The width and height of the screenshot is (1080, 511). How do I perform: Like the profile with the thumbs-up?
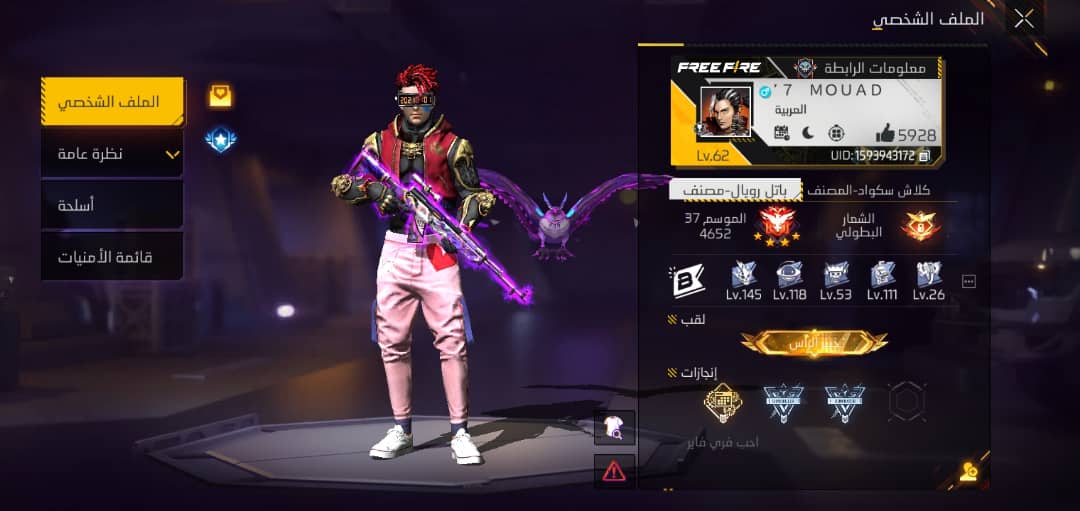coord(886,133)
